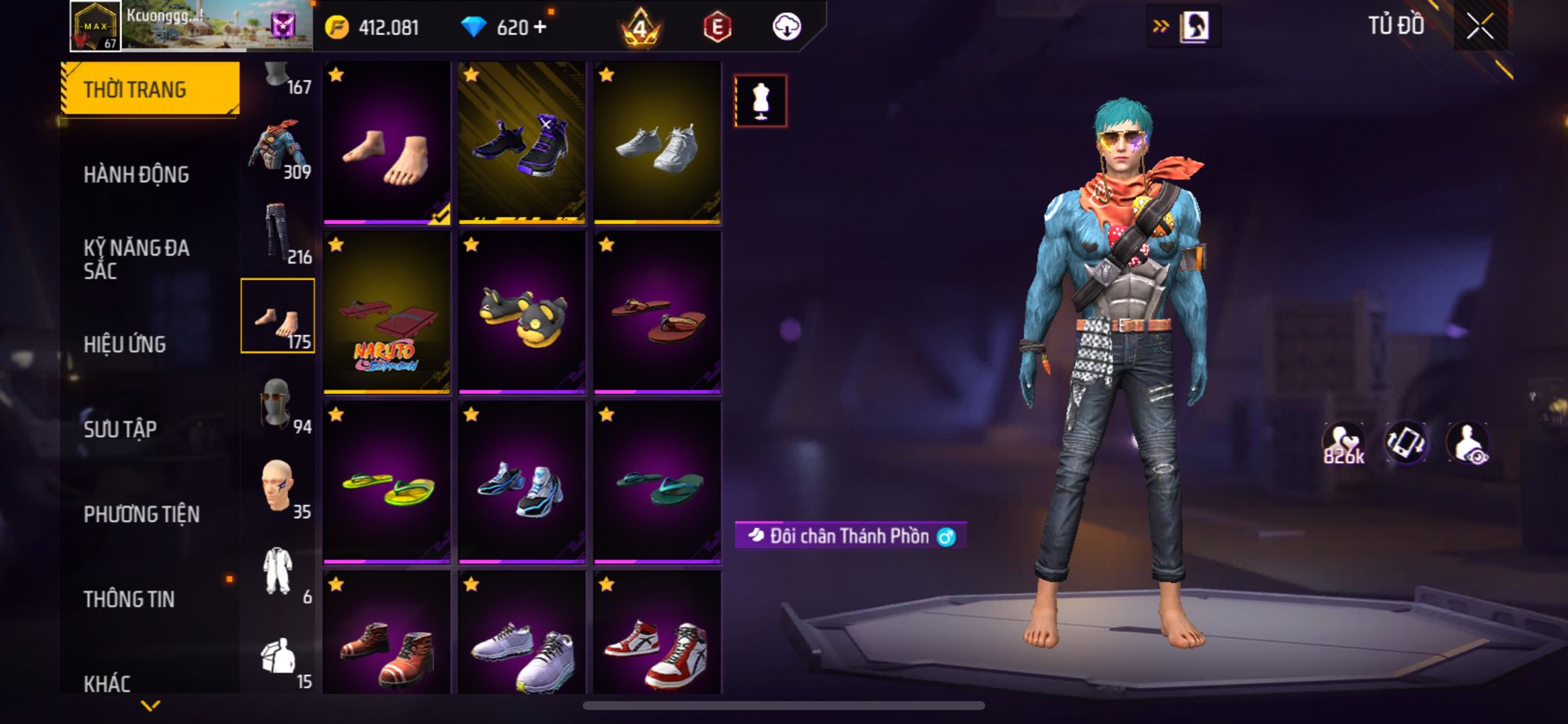The image size is (1568, 724).
Task: Open the Sưu Tập section
Action: coord(120,429)
